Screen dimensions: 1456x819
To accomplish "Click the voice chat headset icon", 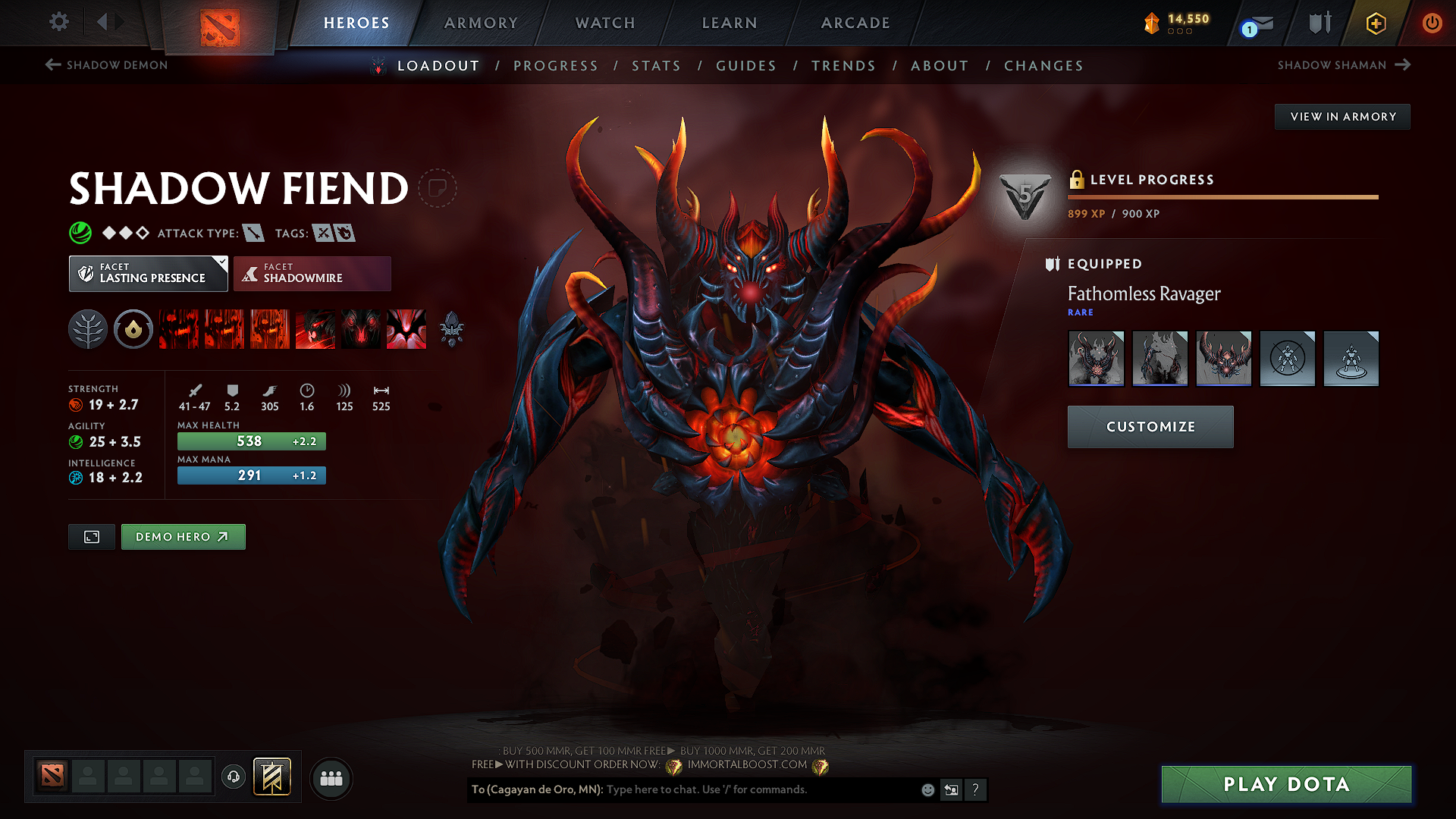I will click(234, 778).
